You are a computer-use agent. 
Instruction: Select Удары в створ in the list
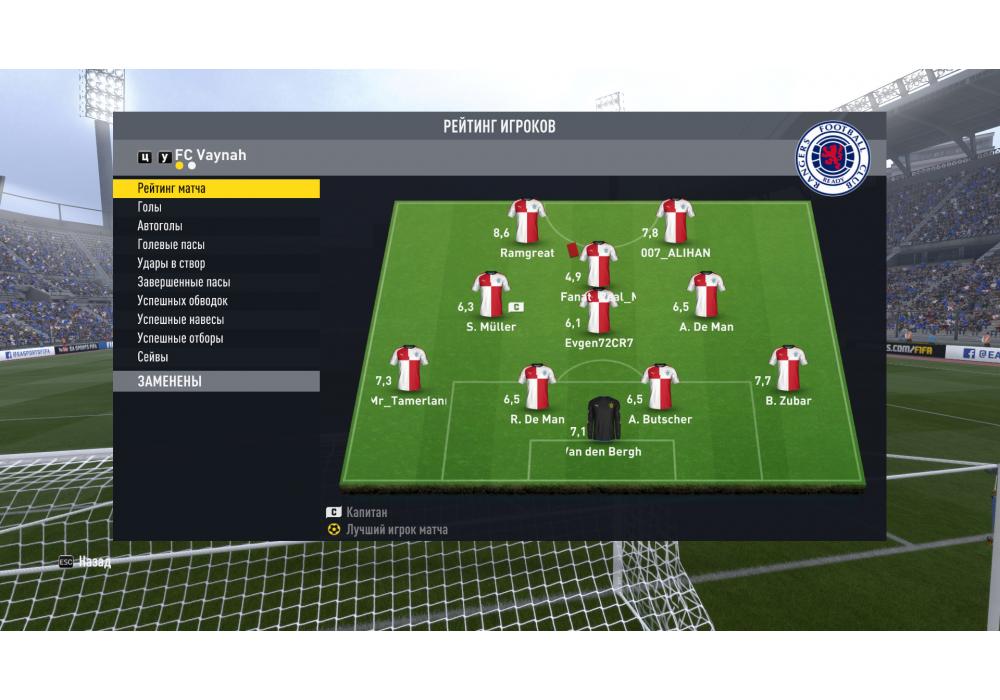click(216, 263)
